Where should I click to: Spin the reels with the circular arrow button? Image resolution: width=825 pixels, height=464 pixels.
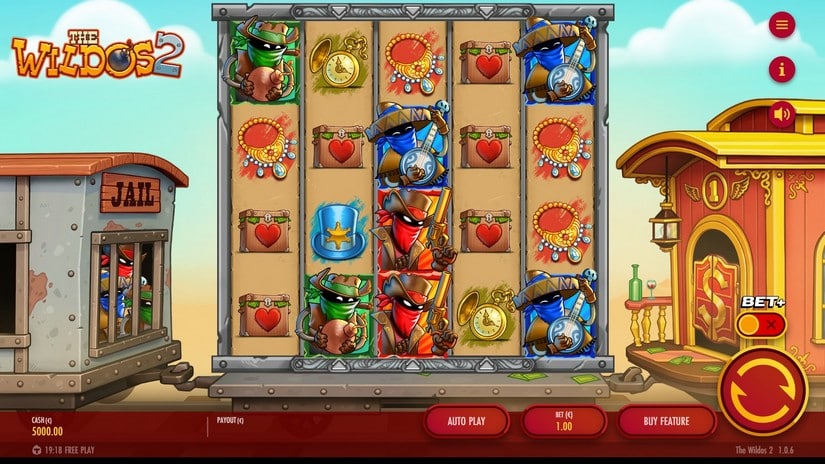pos(762,392)
